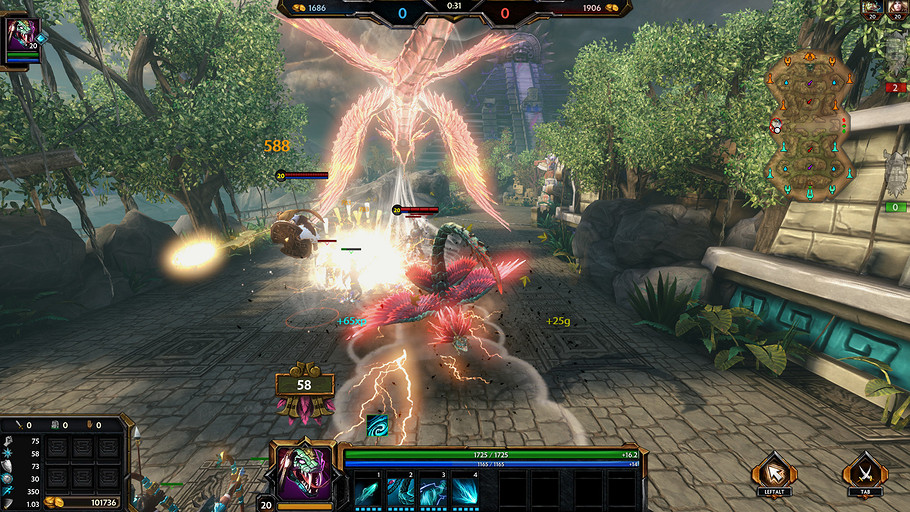This screenshot has height=512, width=910.
Task: Click the cursor arrow mode icon
Action: point(775,471)
